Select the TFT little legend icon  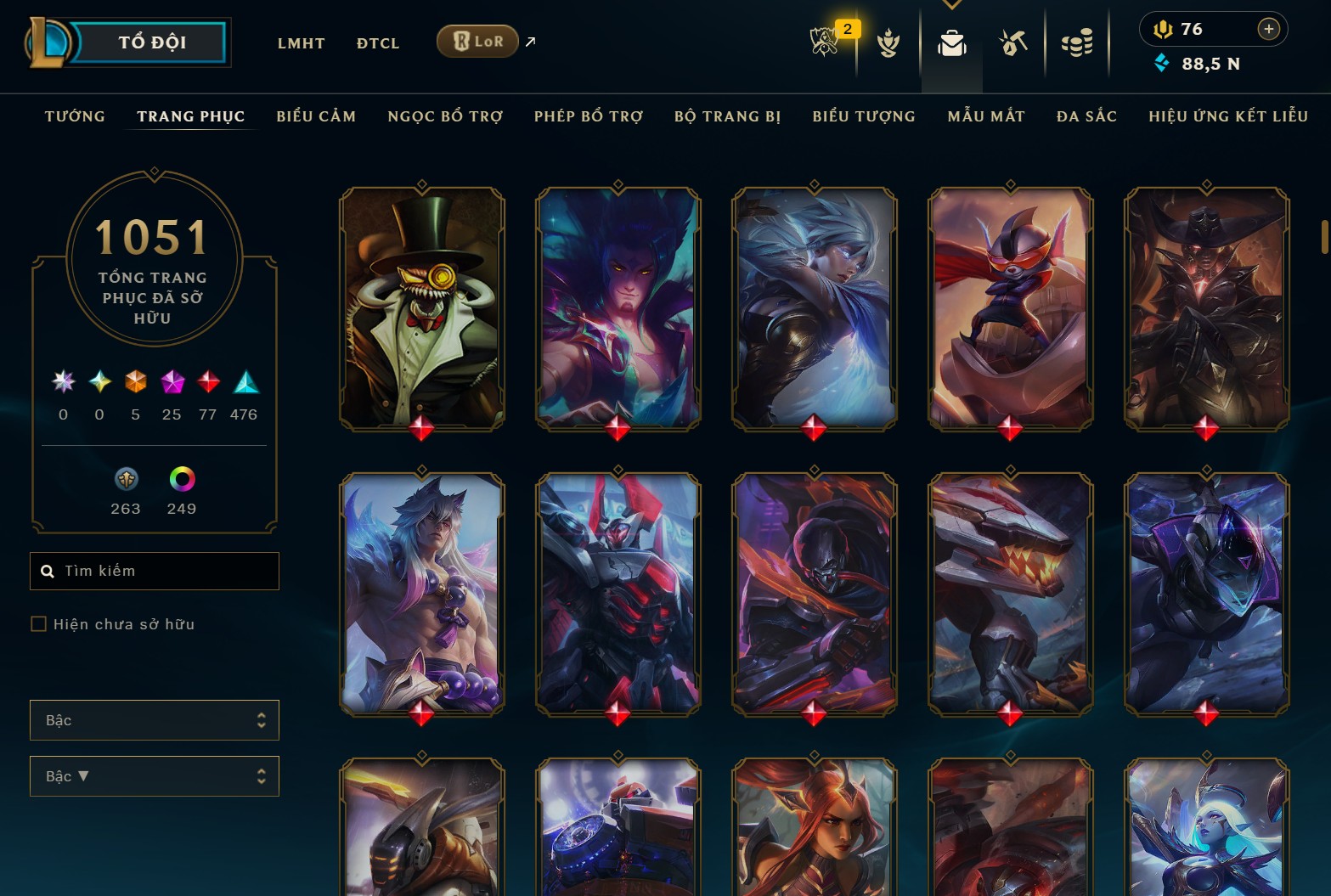coord(888,44)
